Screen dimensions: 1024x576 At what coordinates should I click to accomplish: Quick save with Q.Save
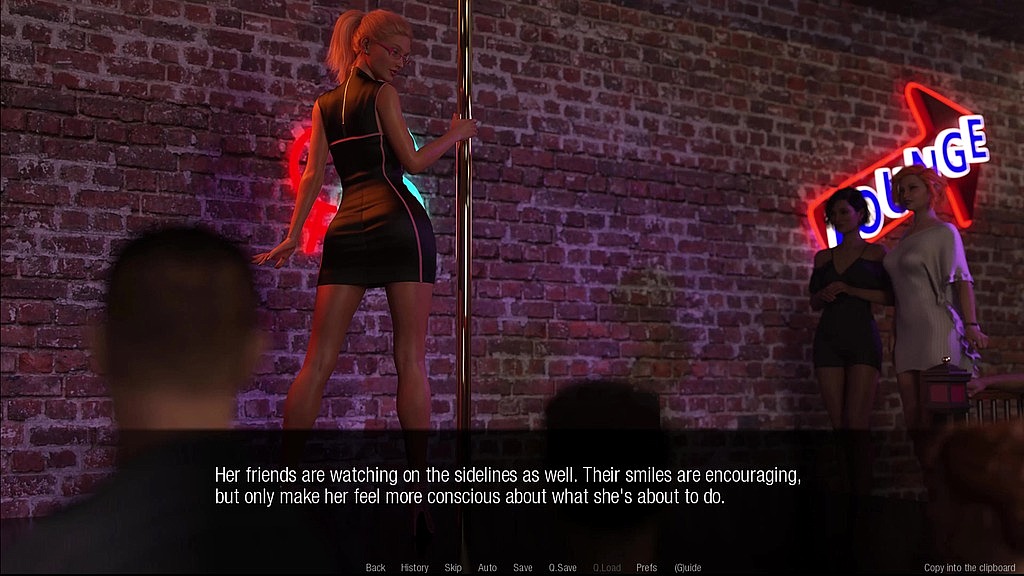click(x=562, y=568)
